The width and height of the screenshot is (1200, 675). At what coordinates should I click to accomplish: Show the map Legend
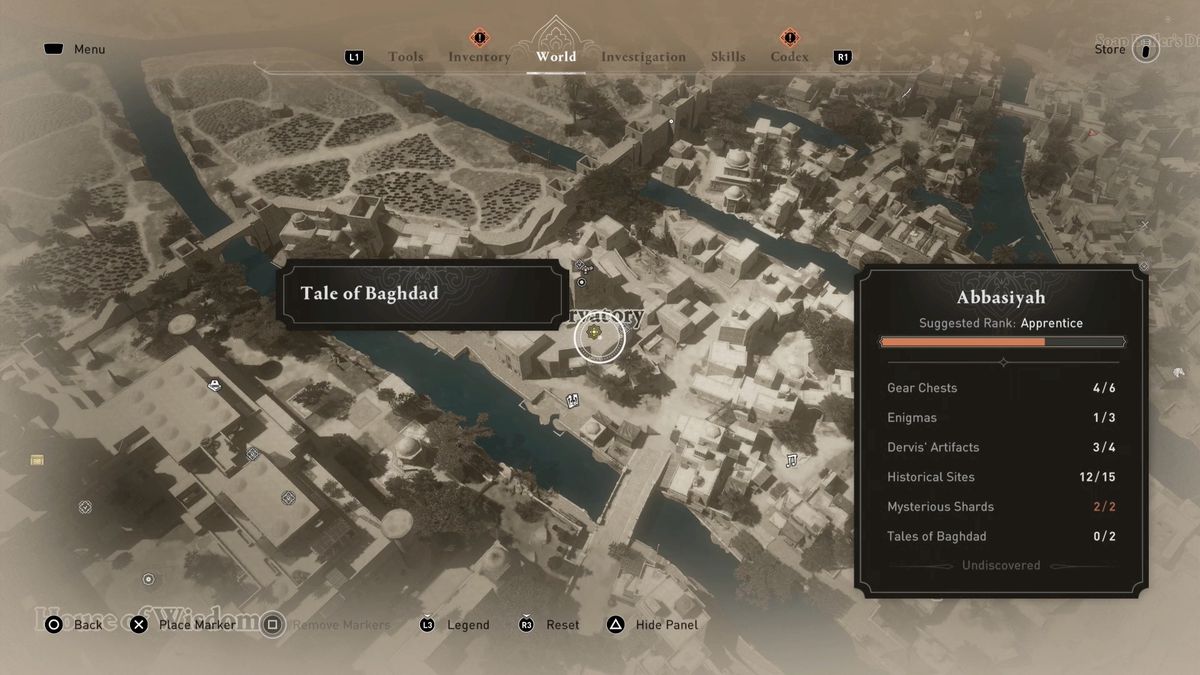click(467, 625)
